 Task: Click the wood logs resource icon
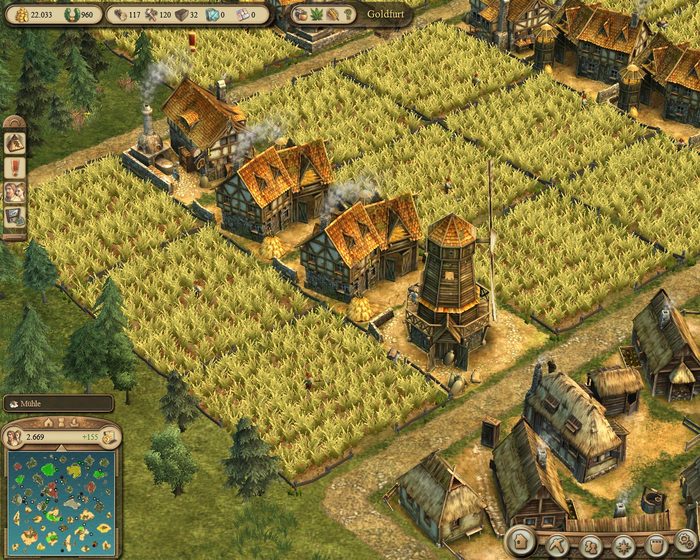119,15
